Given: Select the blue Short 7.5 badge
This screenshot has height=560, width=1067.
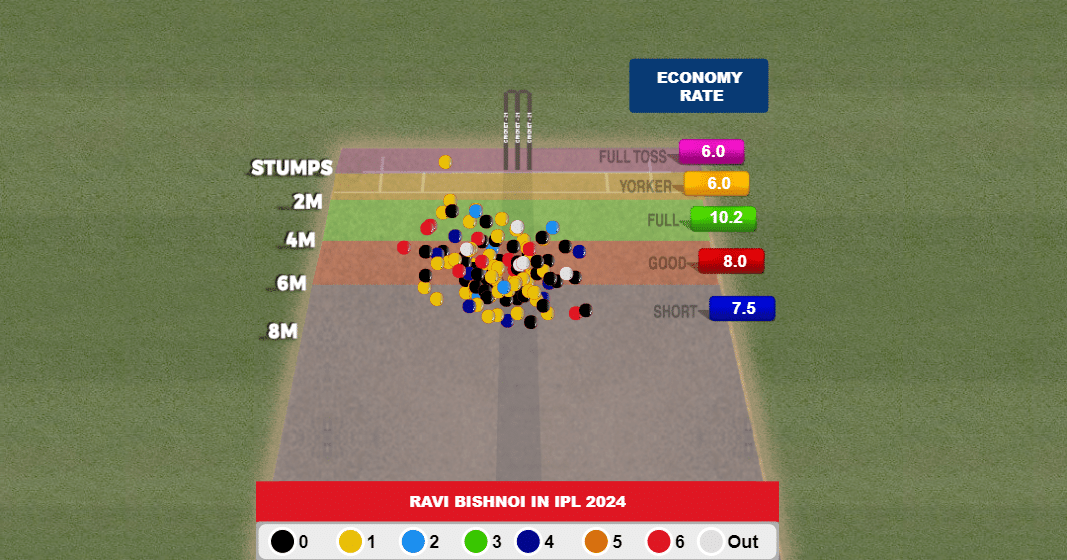Looking at the screenshot, I should pyautogui.click(x=742, y=308).
